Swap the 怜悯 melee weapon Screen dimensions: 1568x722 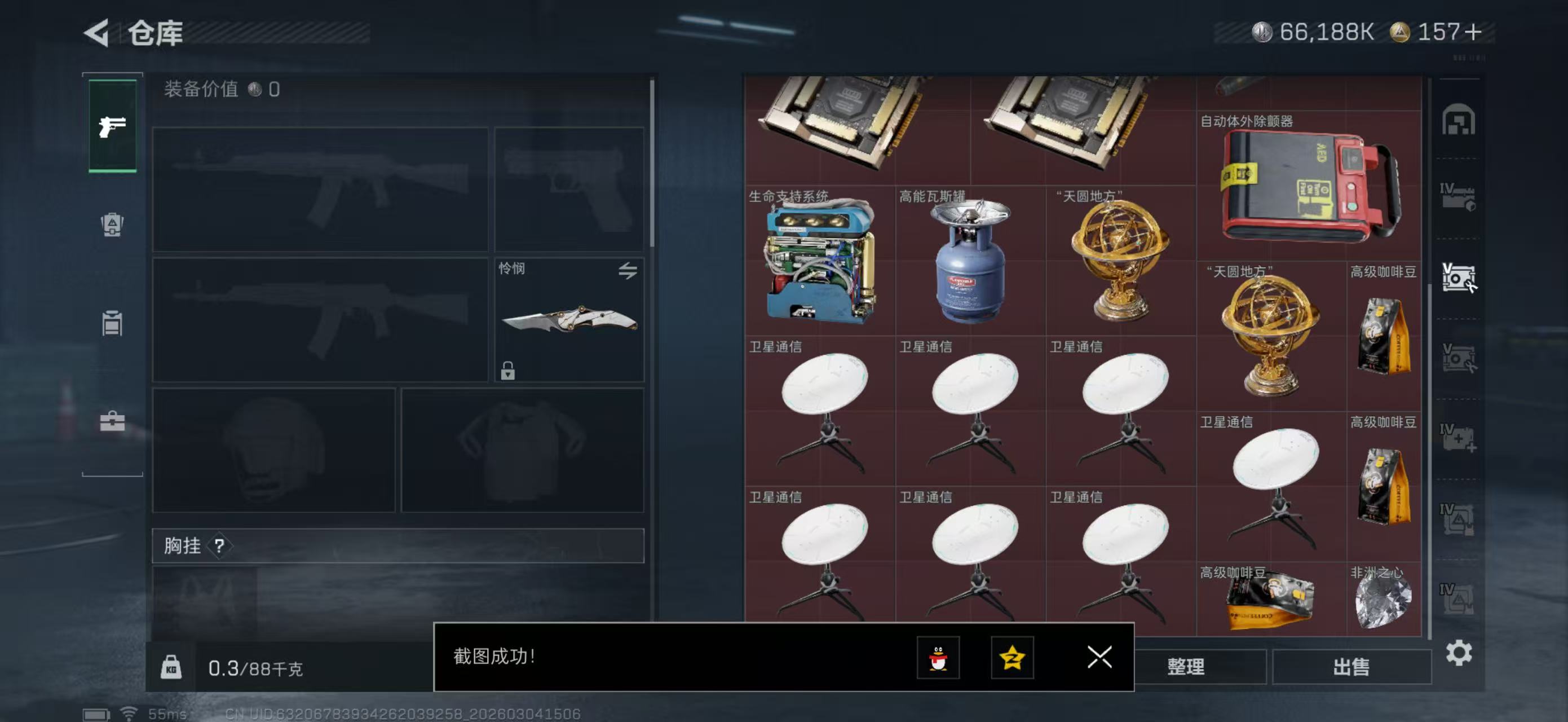628,271
